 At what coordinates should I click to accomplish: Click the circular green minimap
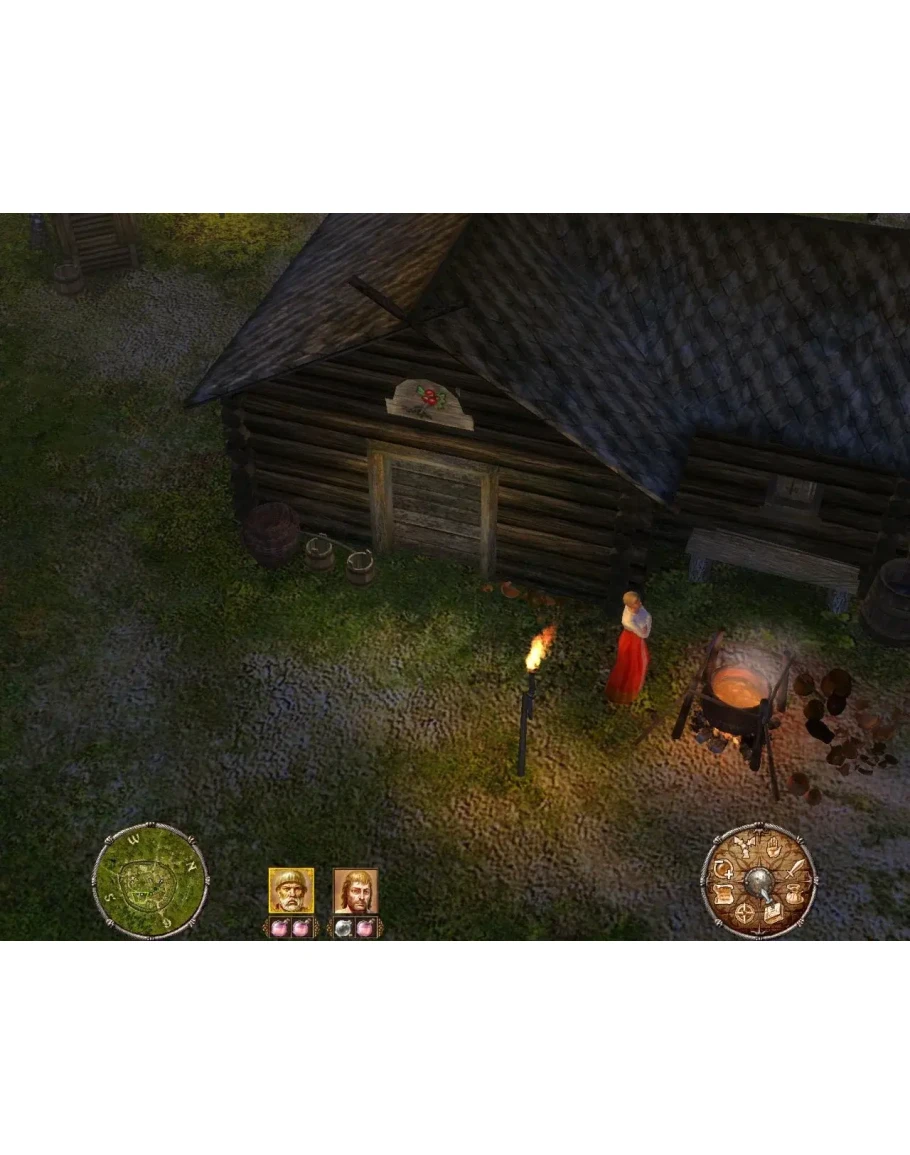150,881
